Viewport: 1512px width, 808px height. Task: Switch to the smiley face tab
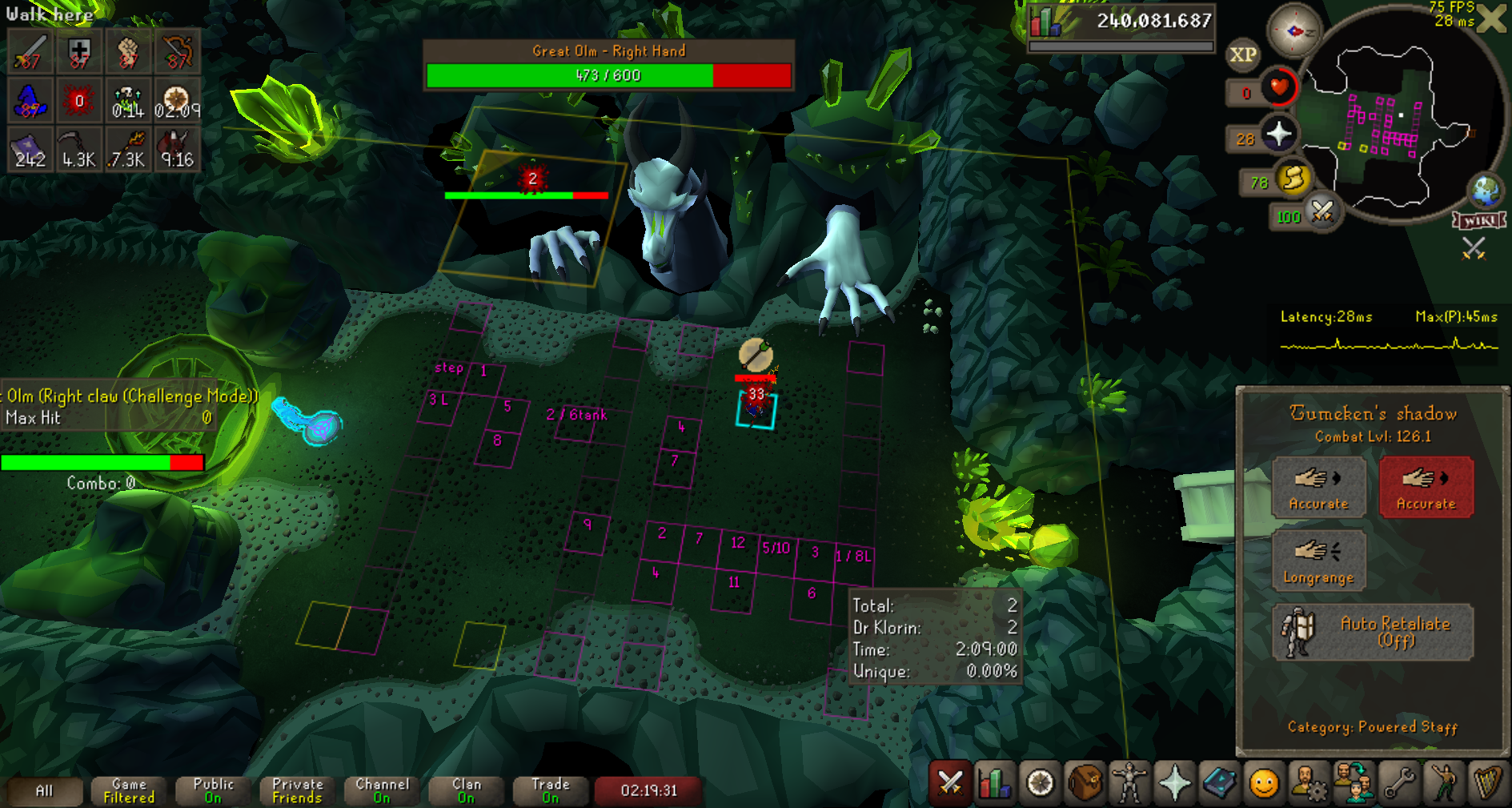coord(1264,783)
